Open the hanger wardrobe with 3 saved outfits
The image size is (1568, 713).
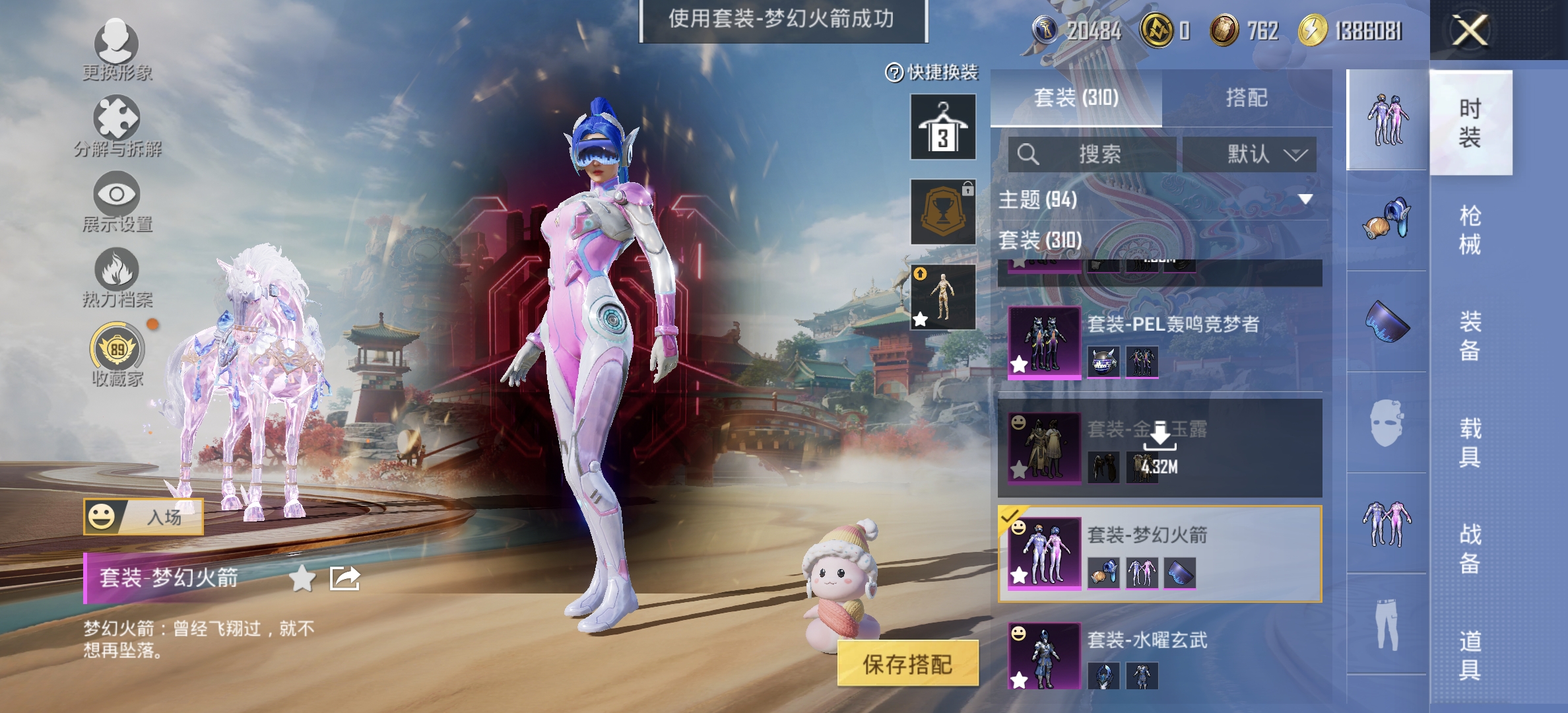942,127
